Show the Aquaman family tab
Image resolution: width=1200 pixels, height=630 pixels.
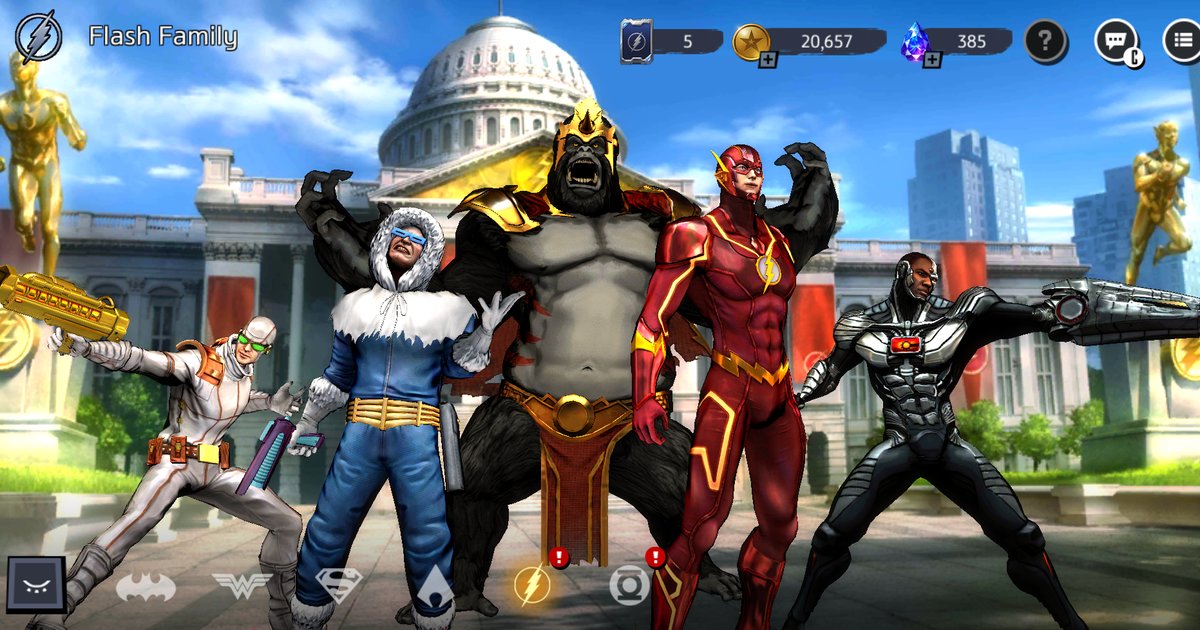click(x=435, y=585)
